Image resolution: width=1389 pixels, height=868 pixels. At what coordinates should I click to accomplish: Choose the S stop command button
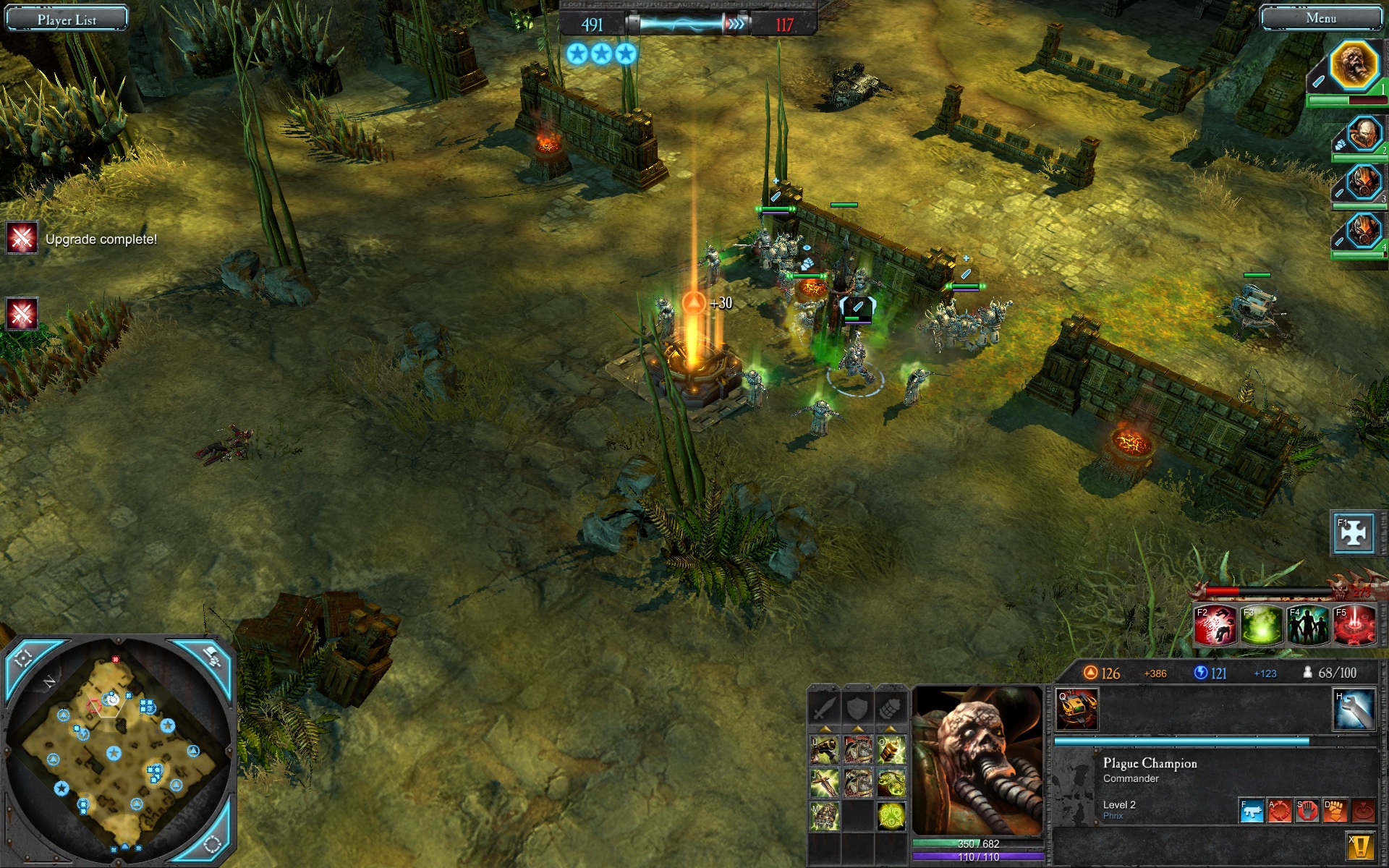(x=1307, y=812)
